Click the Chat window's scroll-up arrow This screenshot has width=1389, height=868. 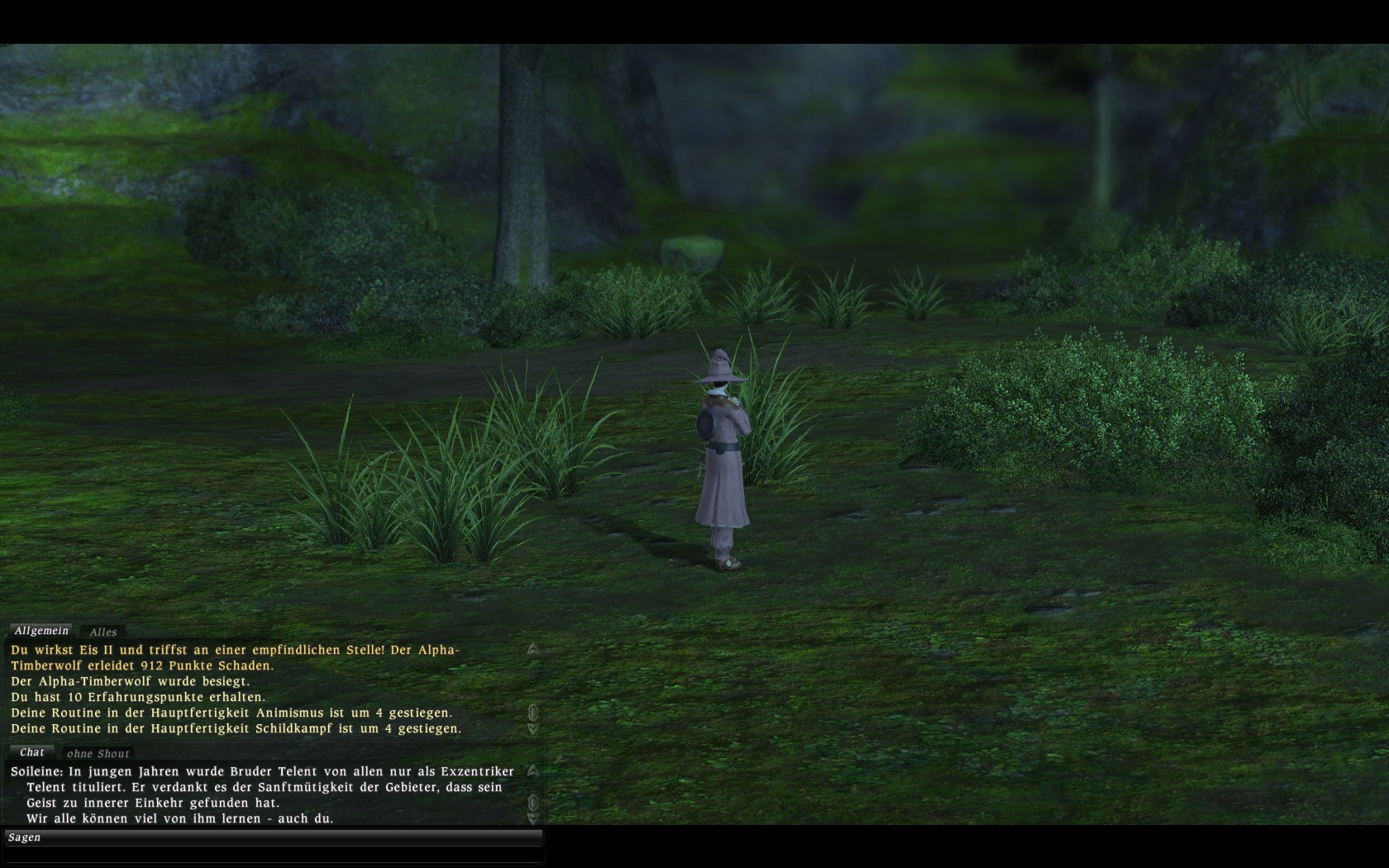533,770
